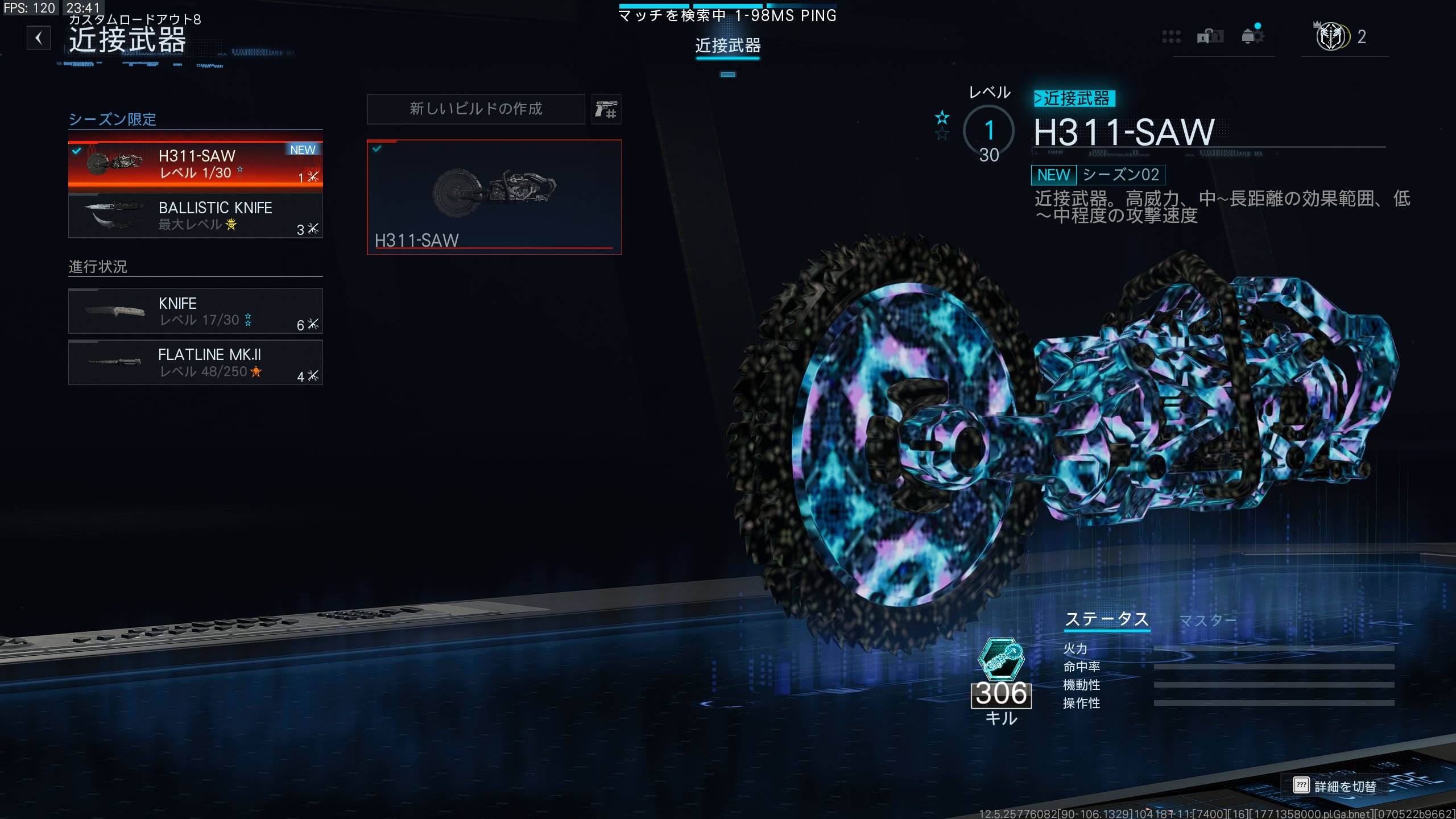Select the H311-SAW weapon row
1456x819 pixels.
(x=195, y=163)
